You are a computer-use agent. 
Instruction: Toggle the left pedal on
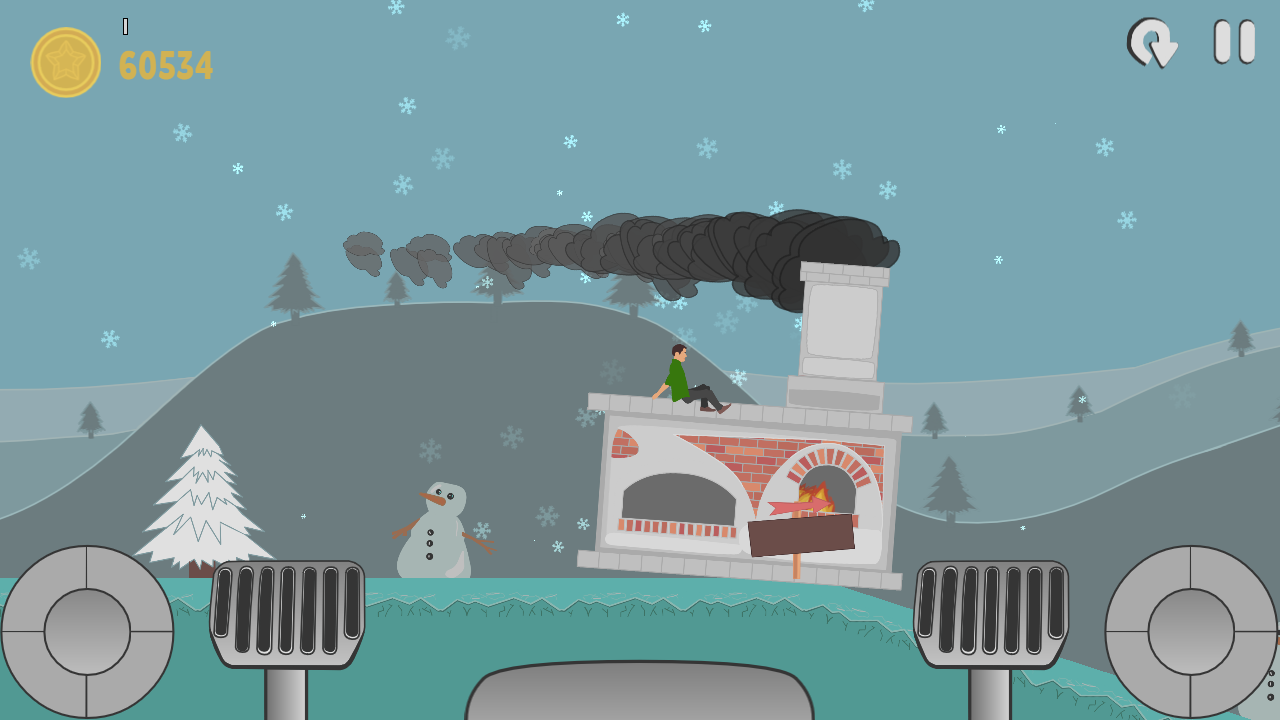coord(289,614)
